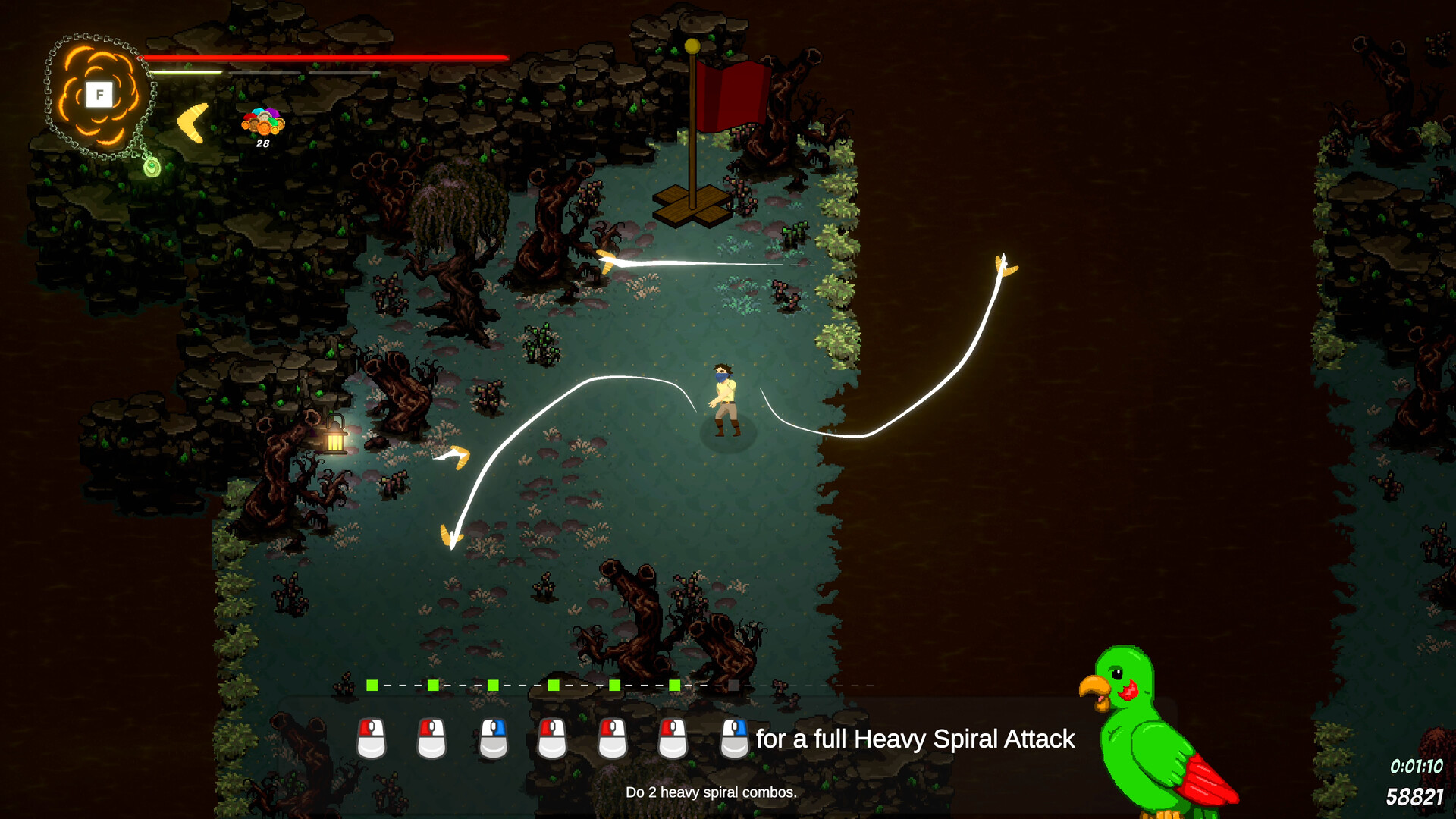Image resolution: width=1456 pixels, height=819 pixels.
Task: Toggle the middle green combo square
Action: pos(554,685)
